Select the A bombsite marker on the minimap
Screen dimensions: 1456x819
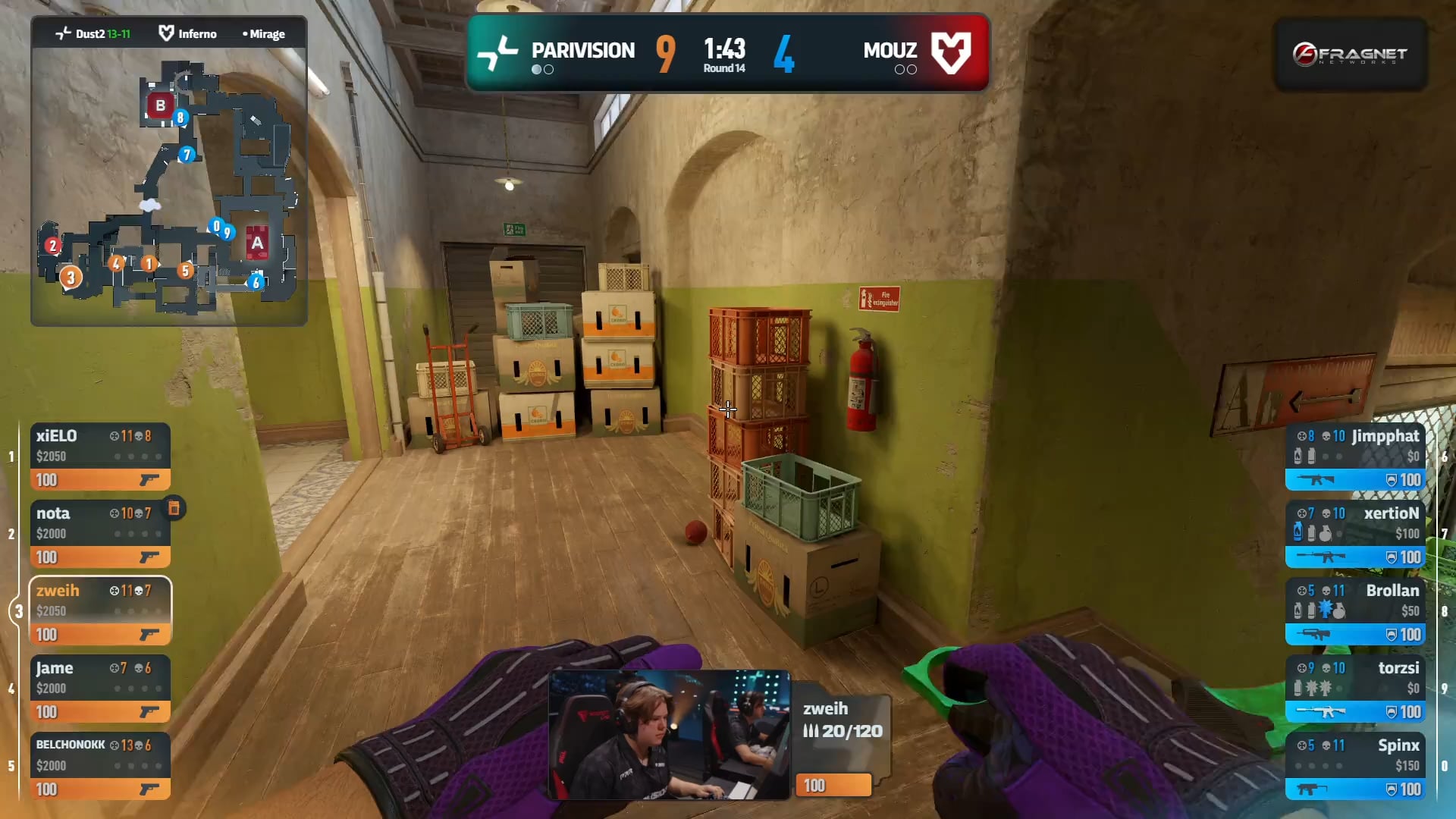pos(257,243)
